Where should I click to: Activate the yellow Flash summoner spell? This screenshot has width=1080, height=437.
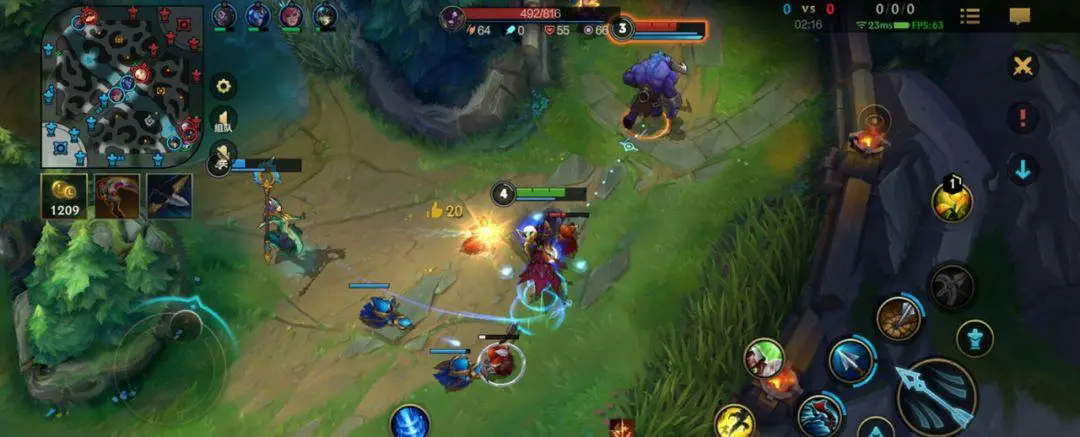tap(735, 422)
